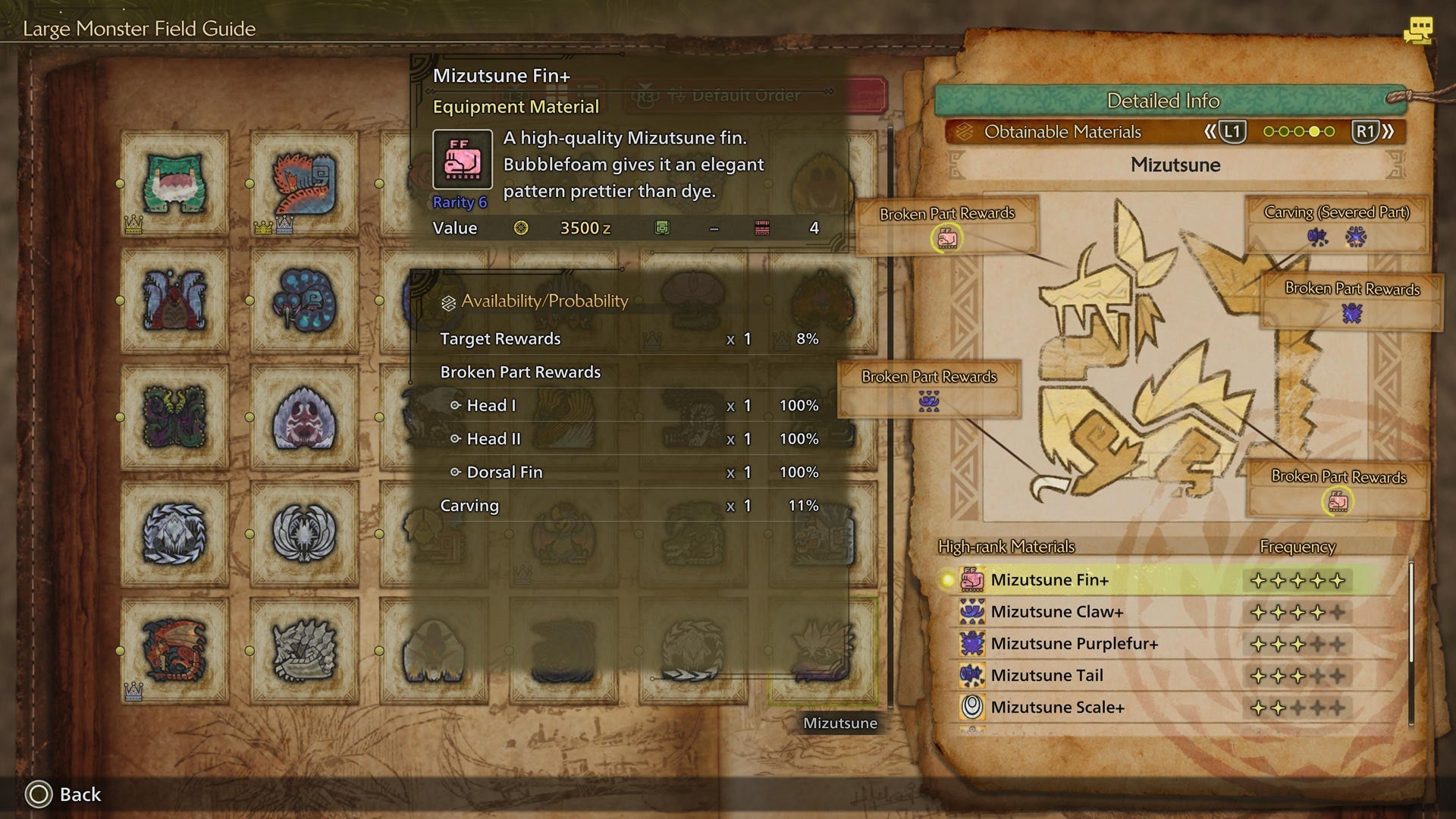This screenshot has width=1456, height=819.
Task: Click the Mizutsune Tail material icon
Action: 973,675
